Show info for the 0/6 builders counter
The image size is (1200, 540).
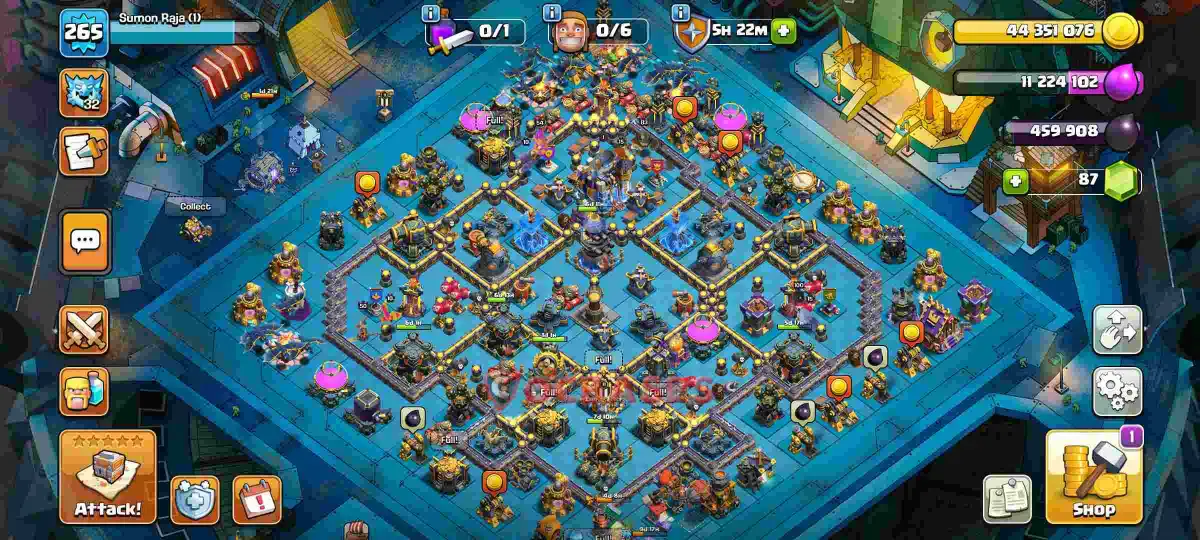point(551,14)
